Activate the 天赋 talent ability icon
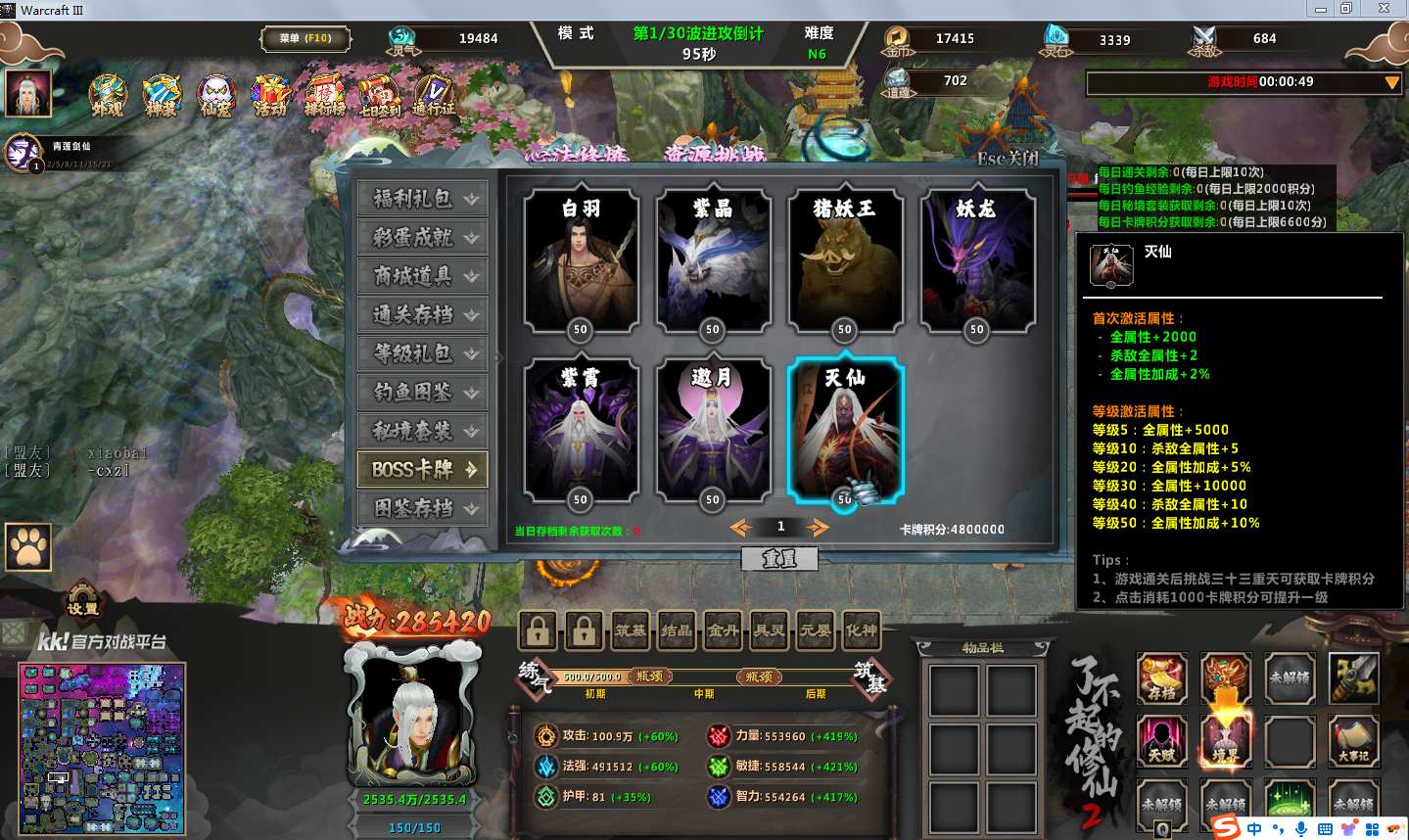Viewport: 1409px width, 840px height. pyautogui.click(x=1162, y=739)
